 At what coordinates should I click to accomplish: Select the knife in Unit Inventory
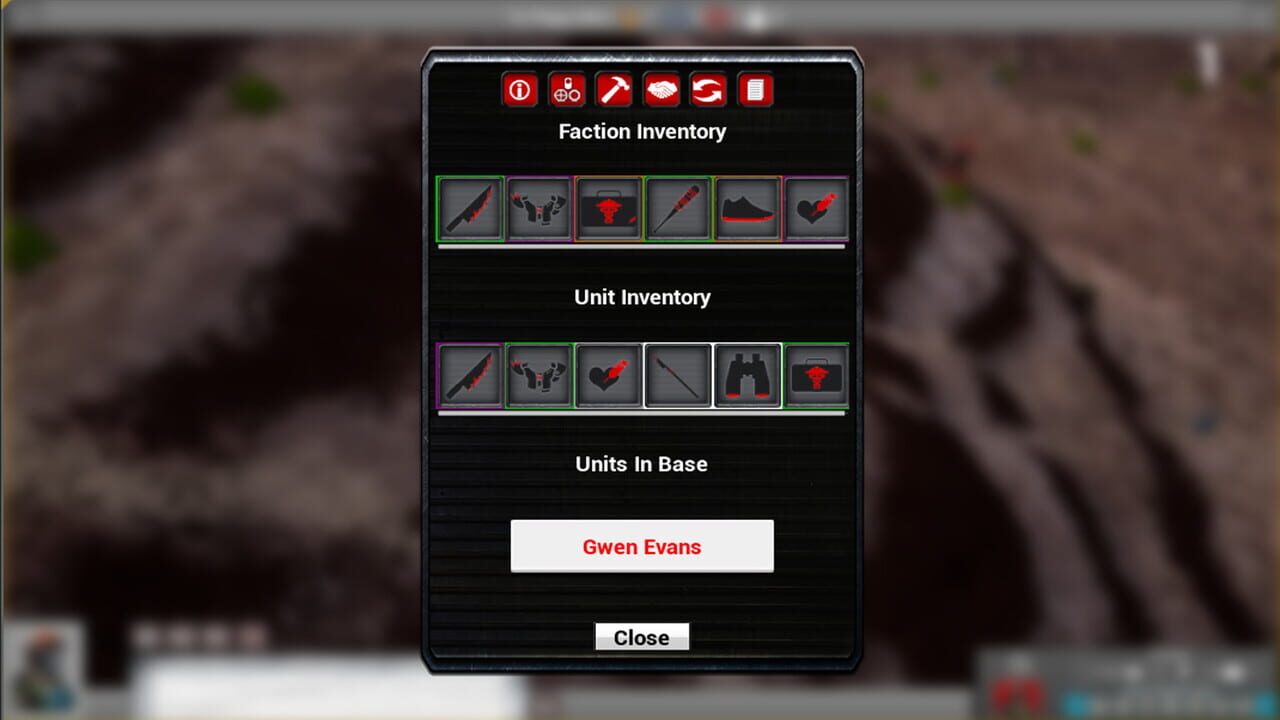(x=469, y=374)
